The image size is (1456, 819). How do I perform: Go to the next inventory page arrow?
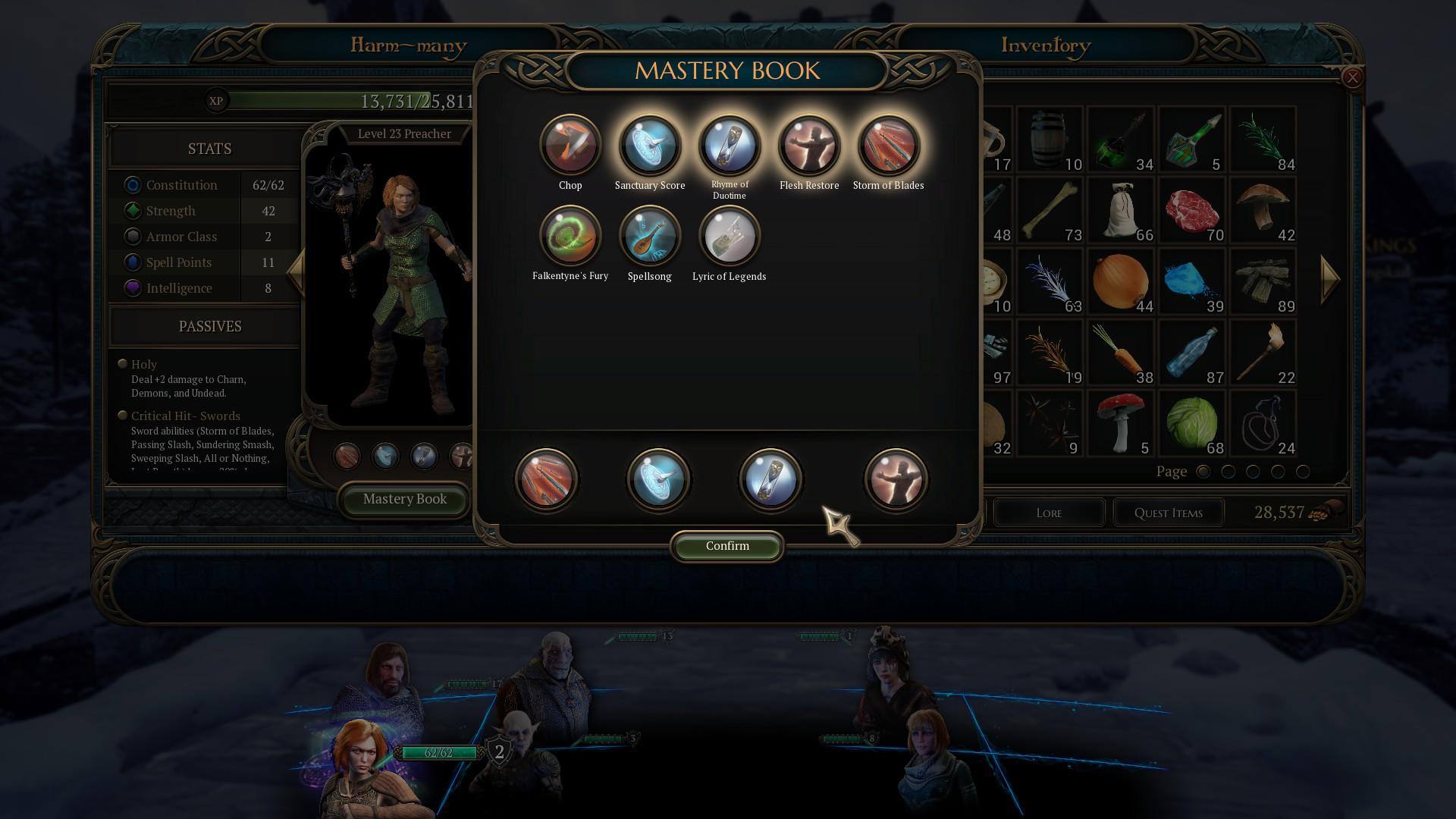[x=1331, y=279]
